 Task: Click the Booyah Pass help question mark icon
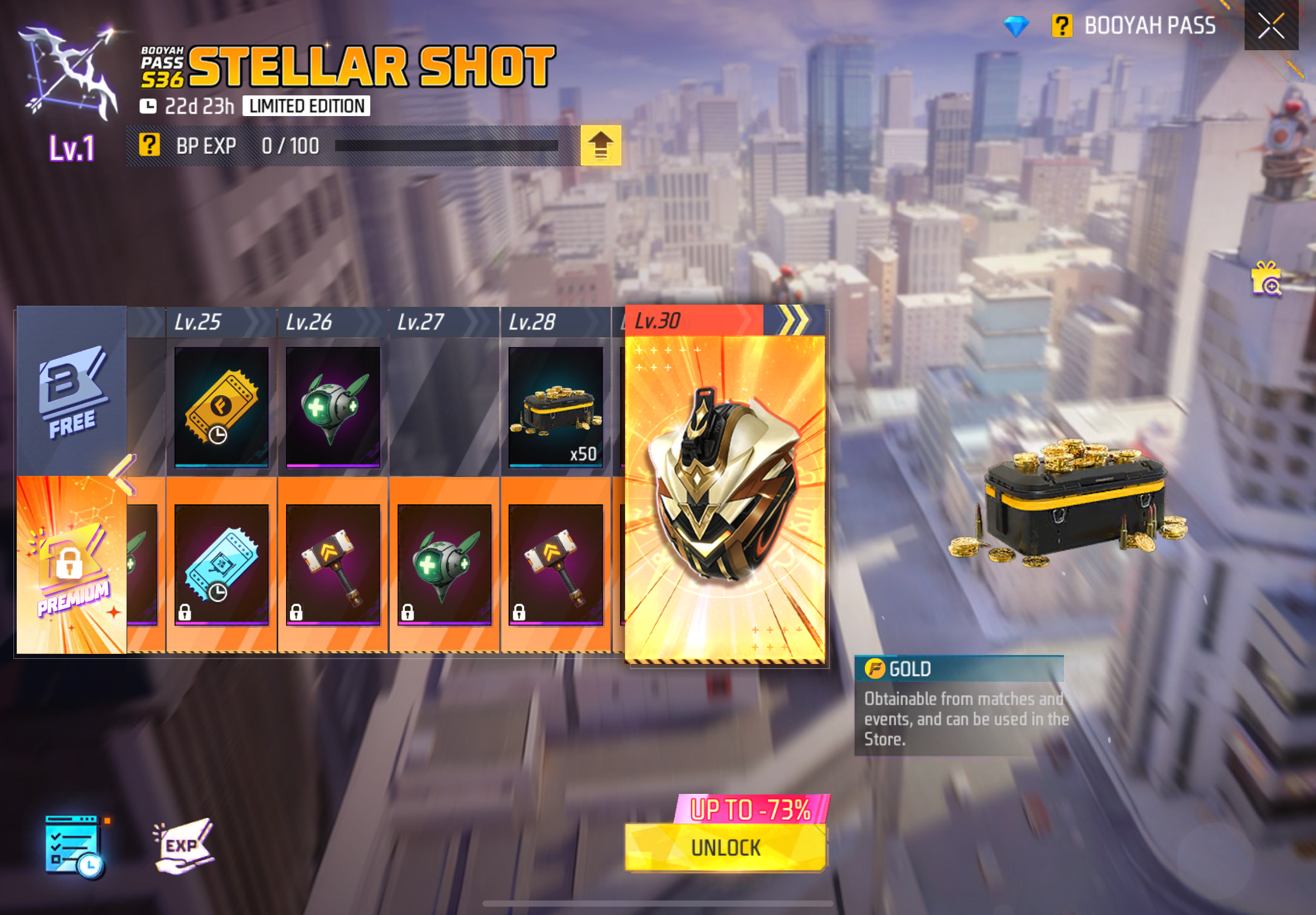1063,25
